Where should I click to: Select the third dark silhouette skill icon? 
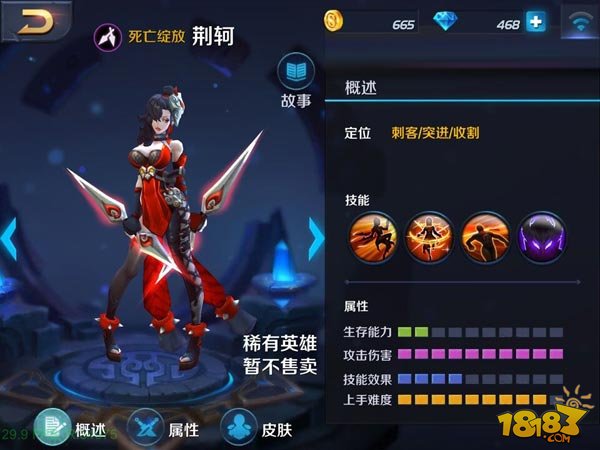485,240
